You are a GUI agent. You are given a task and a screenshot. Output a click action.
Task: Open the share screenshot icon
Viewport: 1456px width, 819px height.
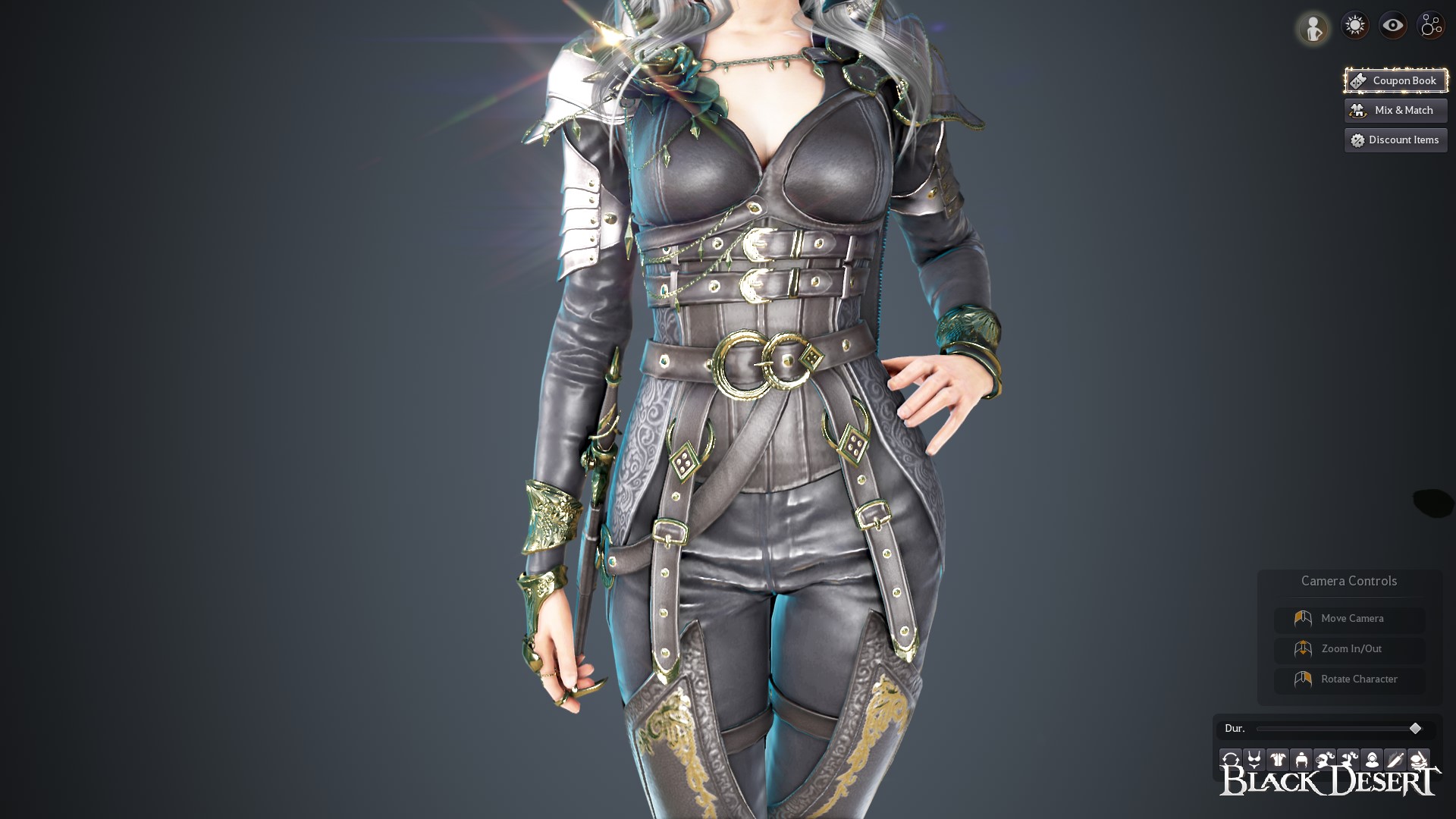coord(1430,24)
